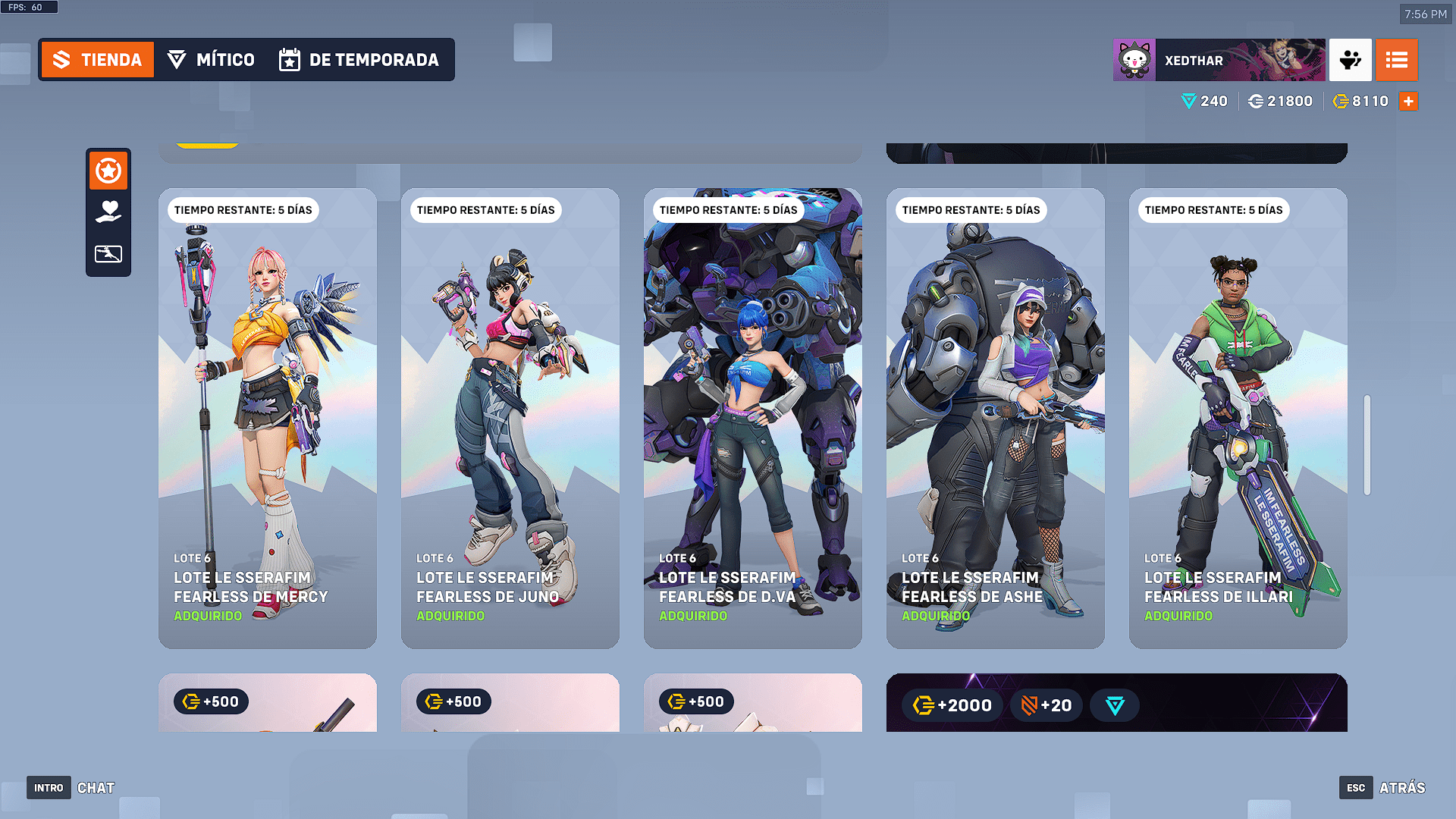1456x819 pixels.
Task: View the Le Sserafim Fearless D.Va bundle
Action: [x=753, y=418]
